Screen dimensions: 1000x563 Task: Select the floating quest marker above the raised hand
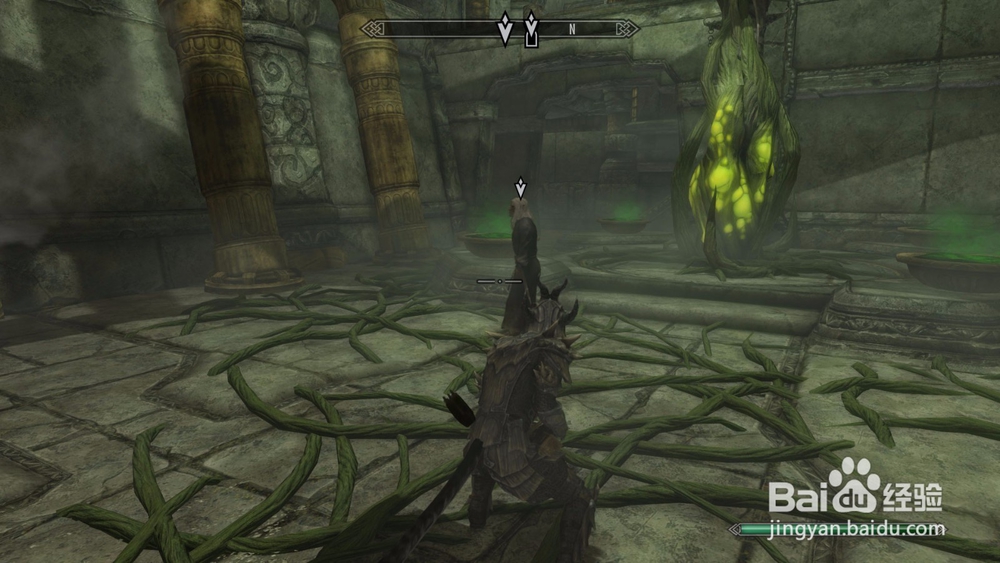(520, 186)
